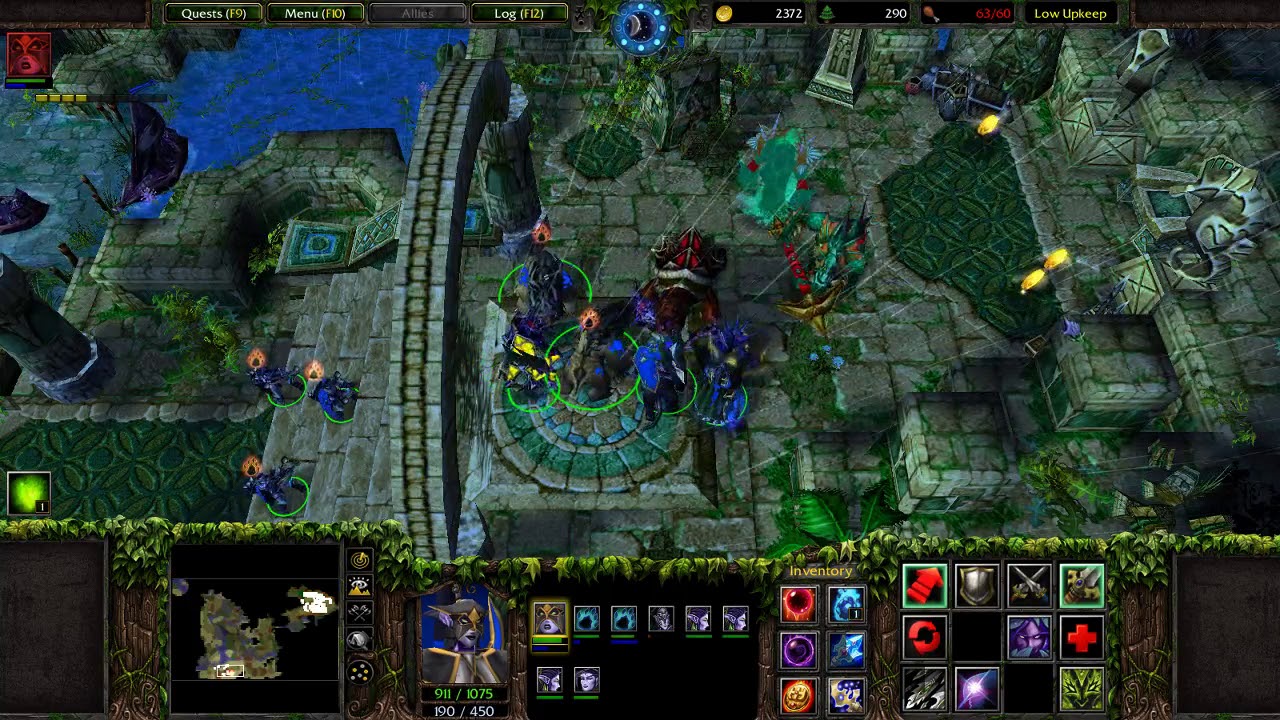Click the minimap signal ping button

click(x=359, y=561)
